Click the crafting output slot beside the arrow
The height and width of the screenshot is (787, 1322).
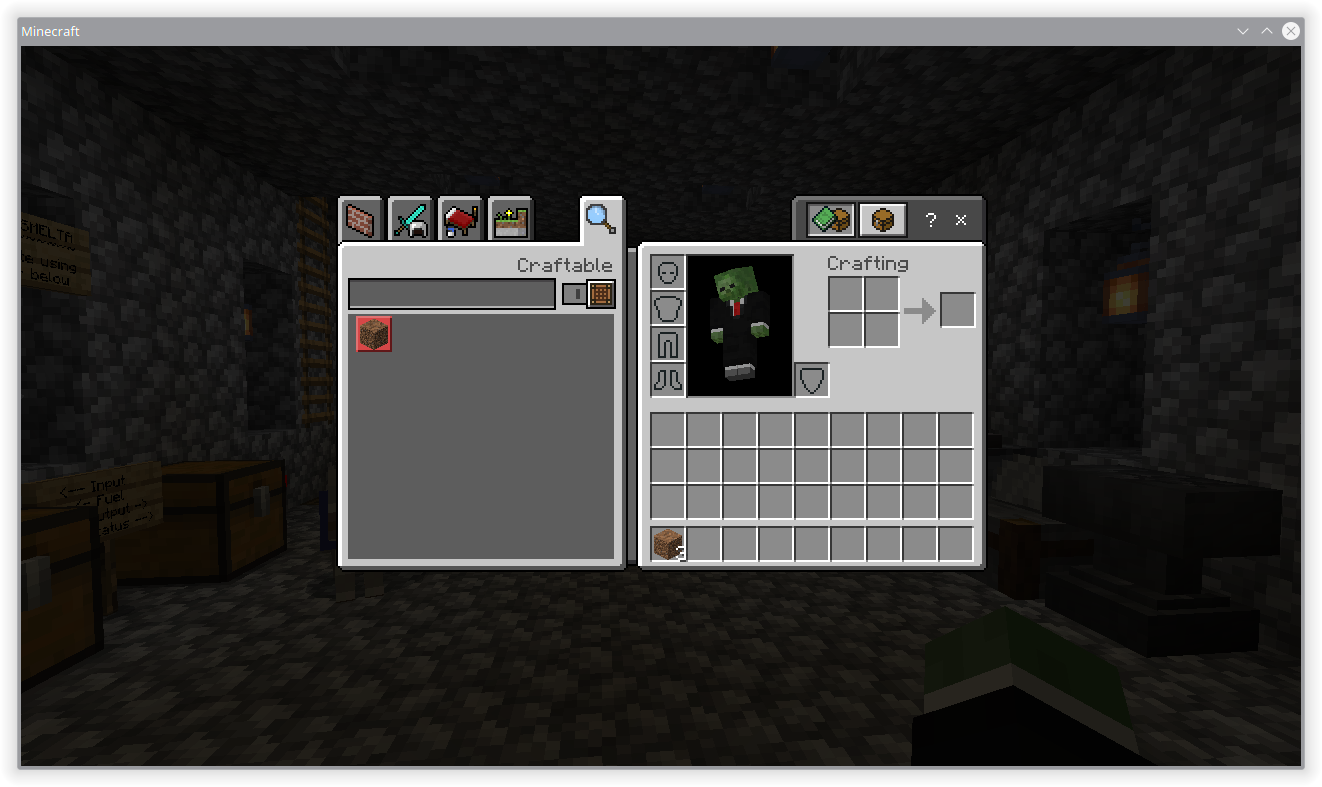pyautogui.click(x=957, y=309)
